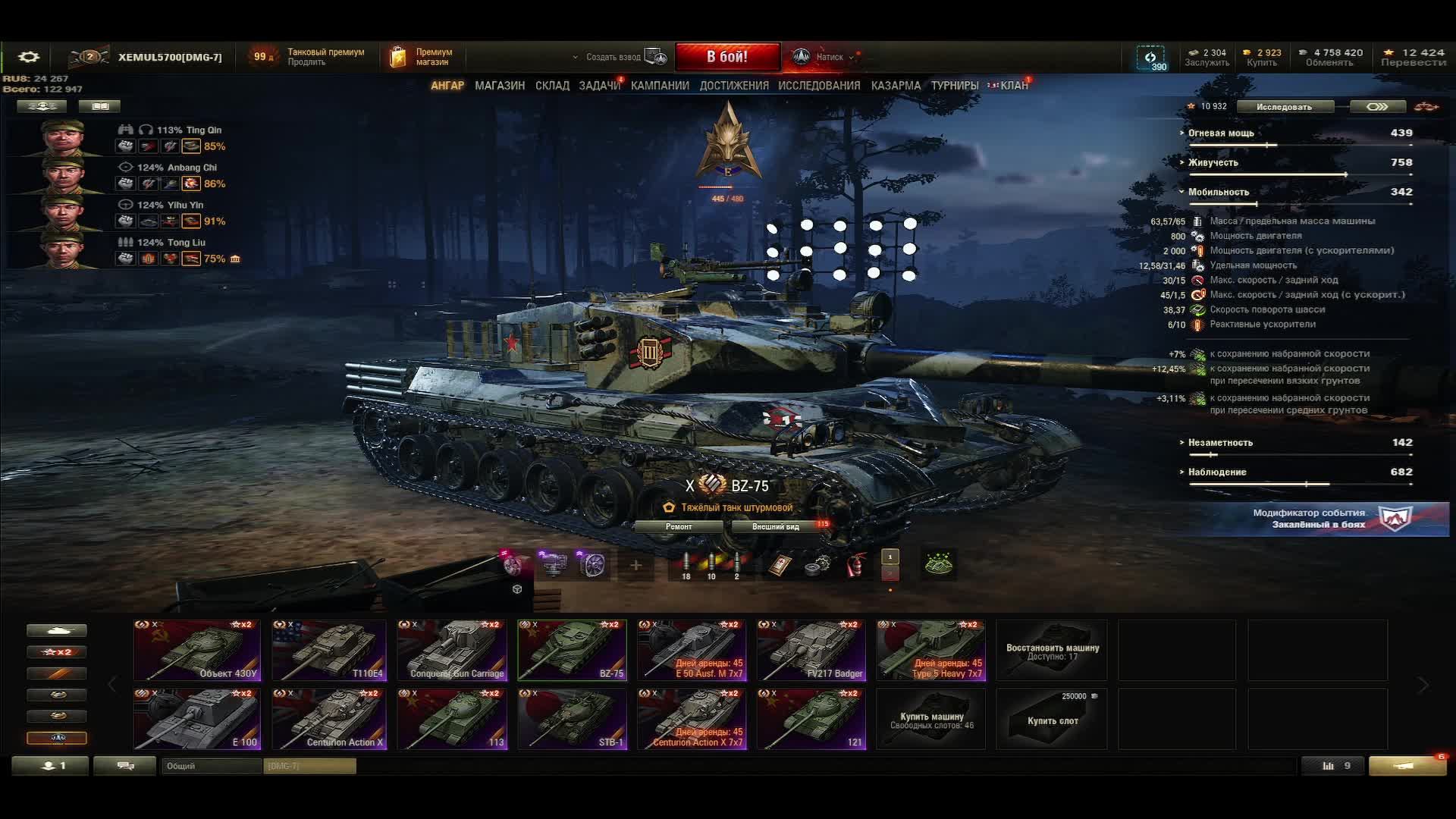Select the E 100 tank

[x=196, y=719]
